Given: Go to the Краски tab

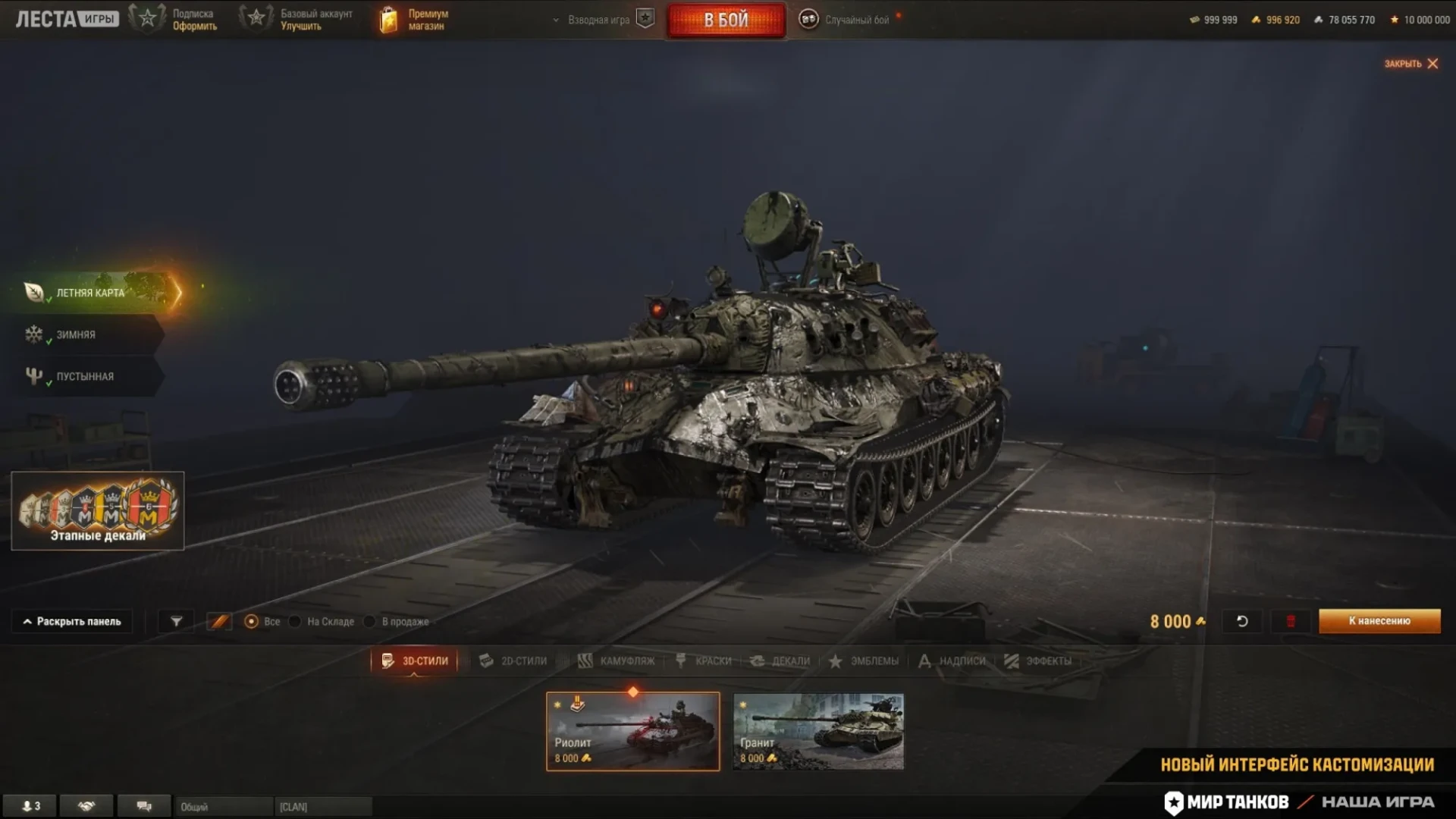Looking at the screenshot, I should [704, 661].
